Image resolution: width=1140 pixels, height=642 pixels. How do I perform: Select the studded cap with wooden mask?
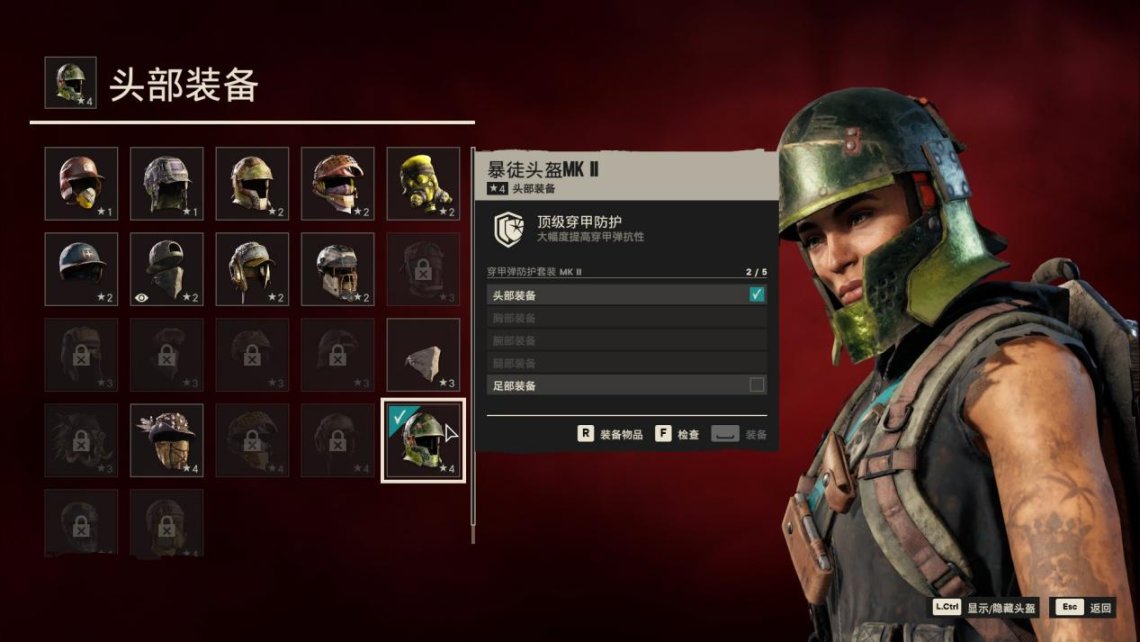coord(167,440)
